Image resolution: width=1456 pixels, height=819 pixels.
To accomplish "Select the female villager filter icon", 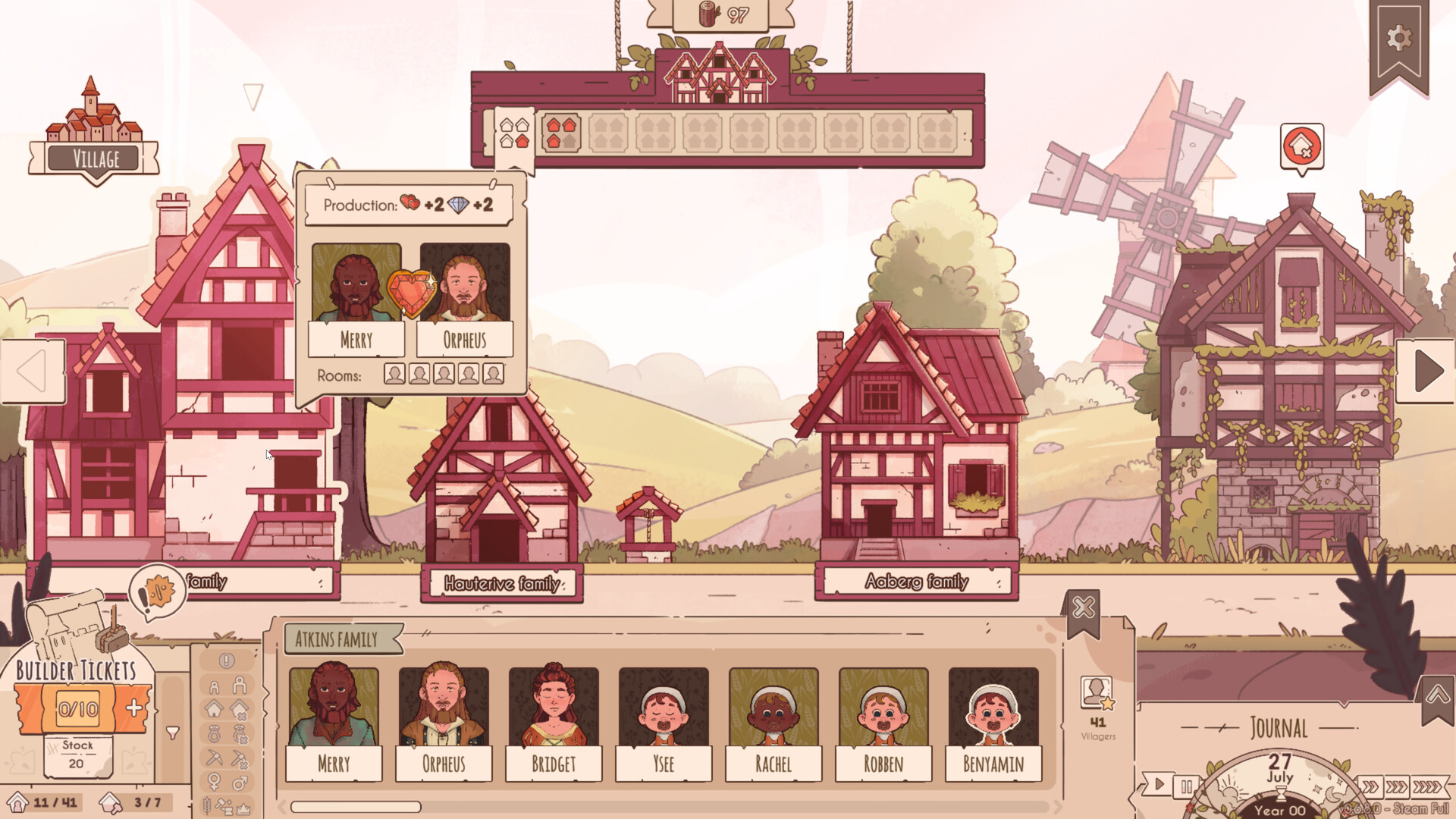I will click(x=214, y=780).
